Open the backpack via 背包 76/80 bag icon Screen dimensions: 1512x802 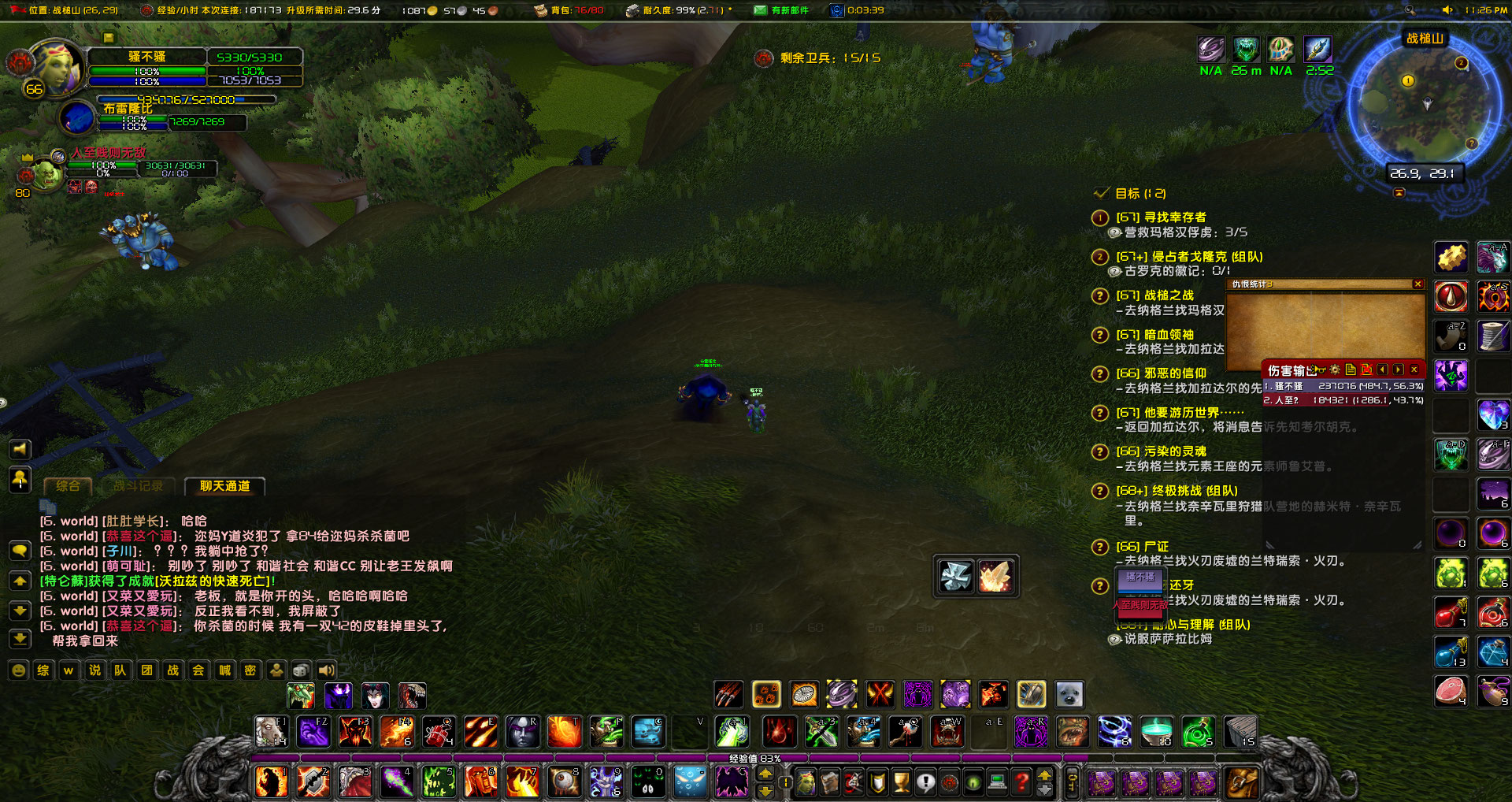tap(540, 11)
